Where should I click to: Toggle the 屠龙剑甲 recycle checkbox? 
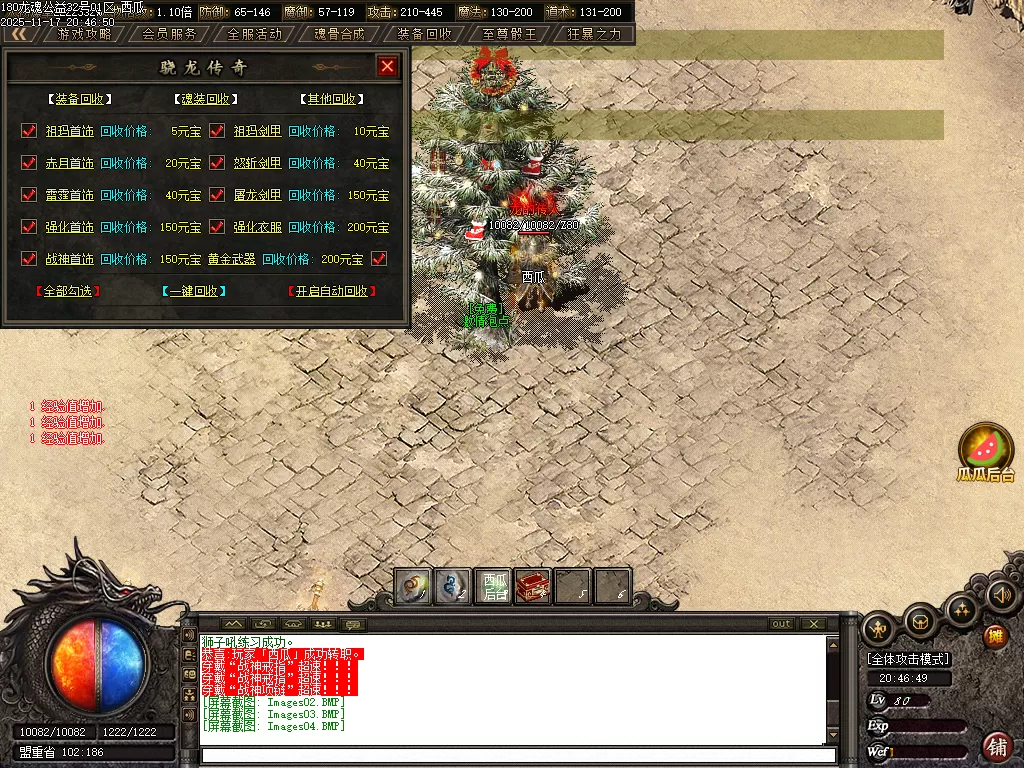(217, 195)
